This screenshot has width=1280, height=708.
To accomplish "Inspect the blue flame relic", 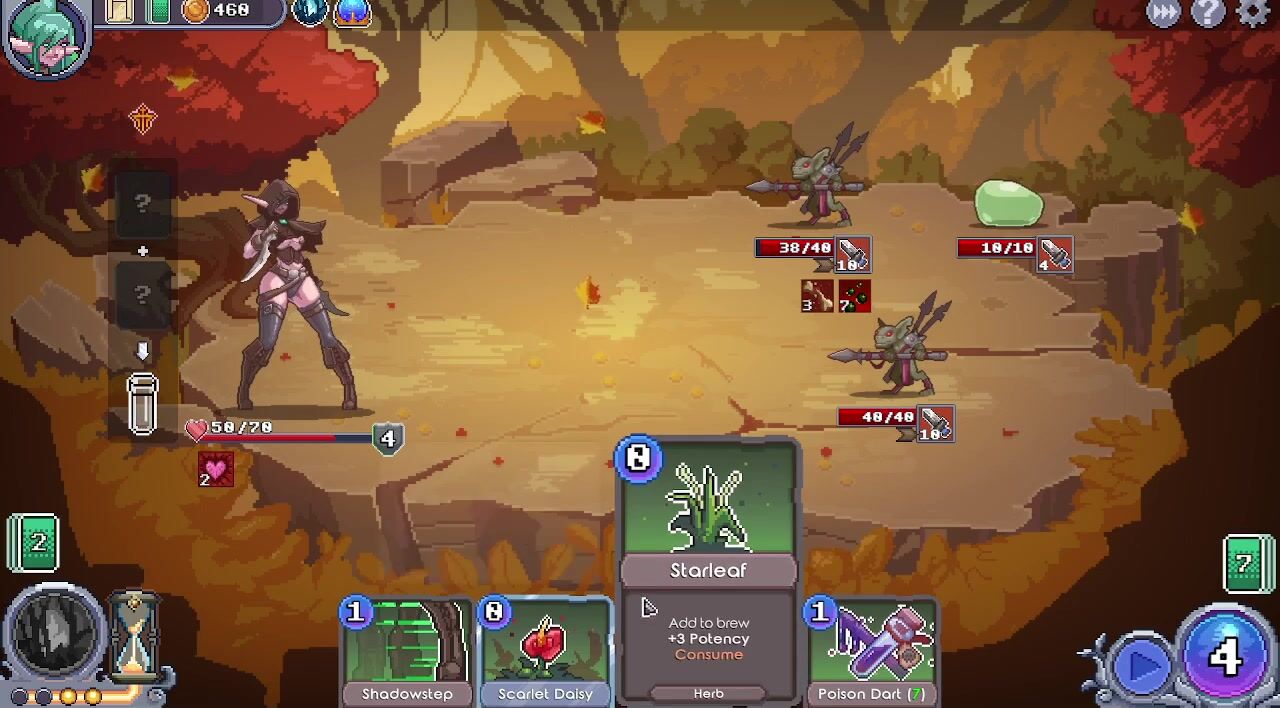I will 352,11.
